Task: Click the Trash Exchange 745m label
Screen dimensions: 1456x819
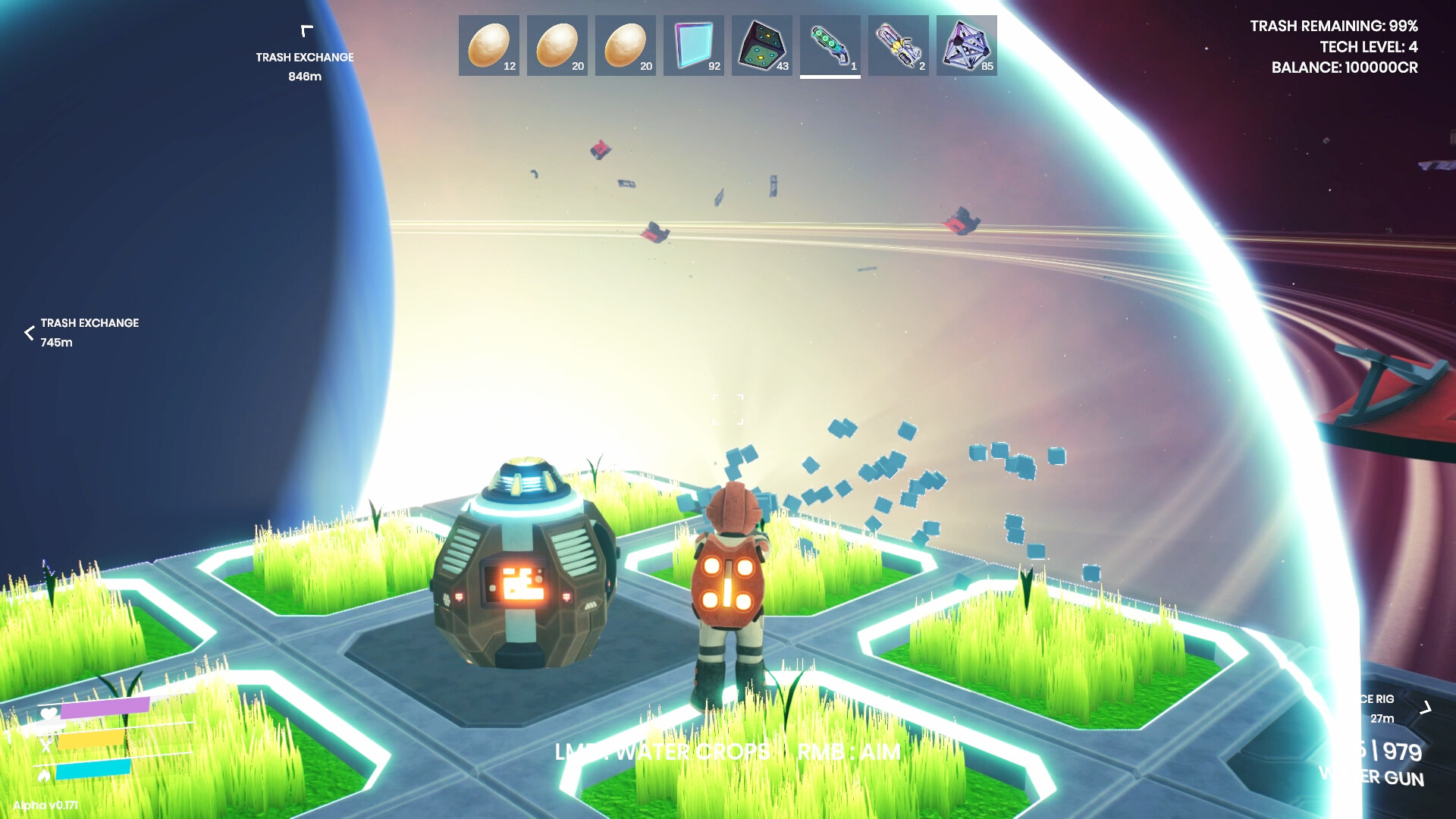Action: click(x=89, y=323)
